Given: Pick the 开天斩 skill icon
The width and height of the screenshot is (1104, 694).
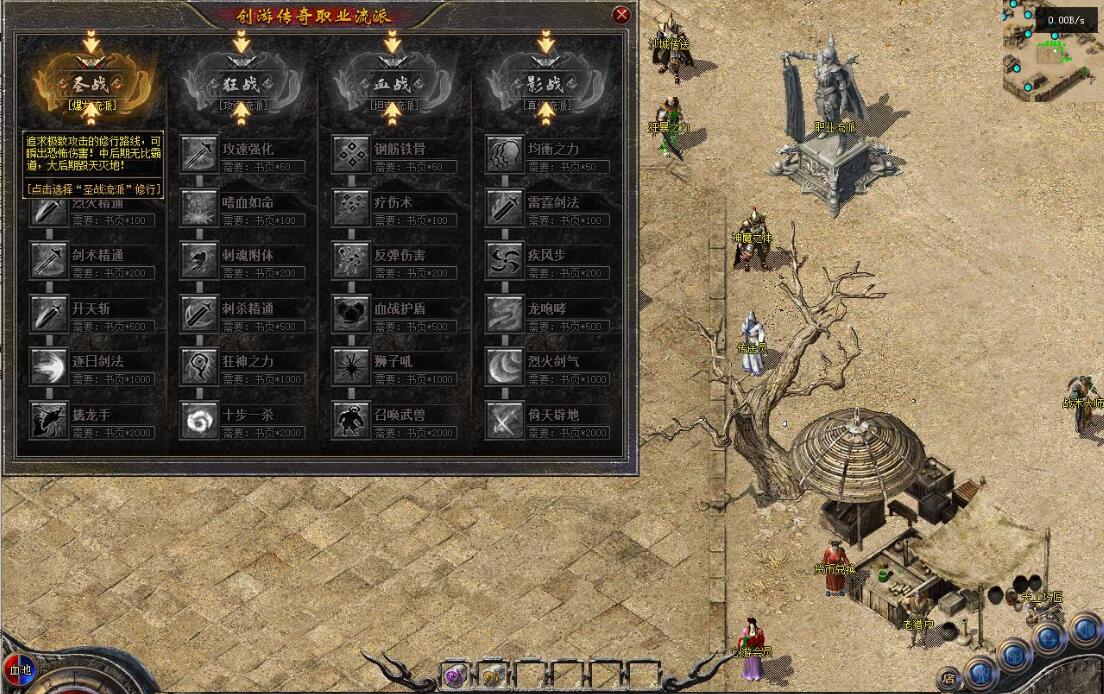Looking at the screenshot, I should [x=48, y=314].
